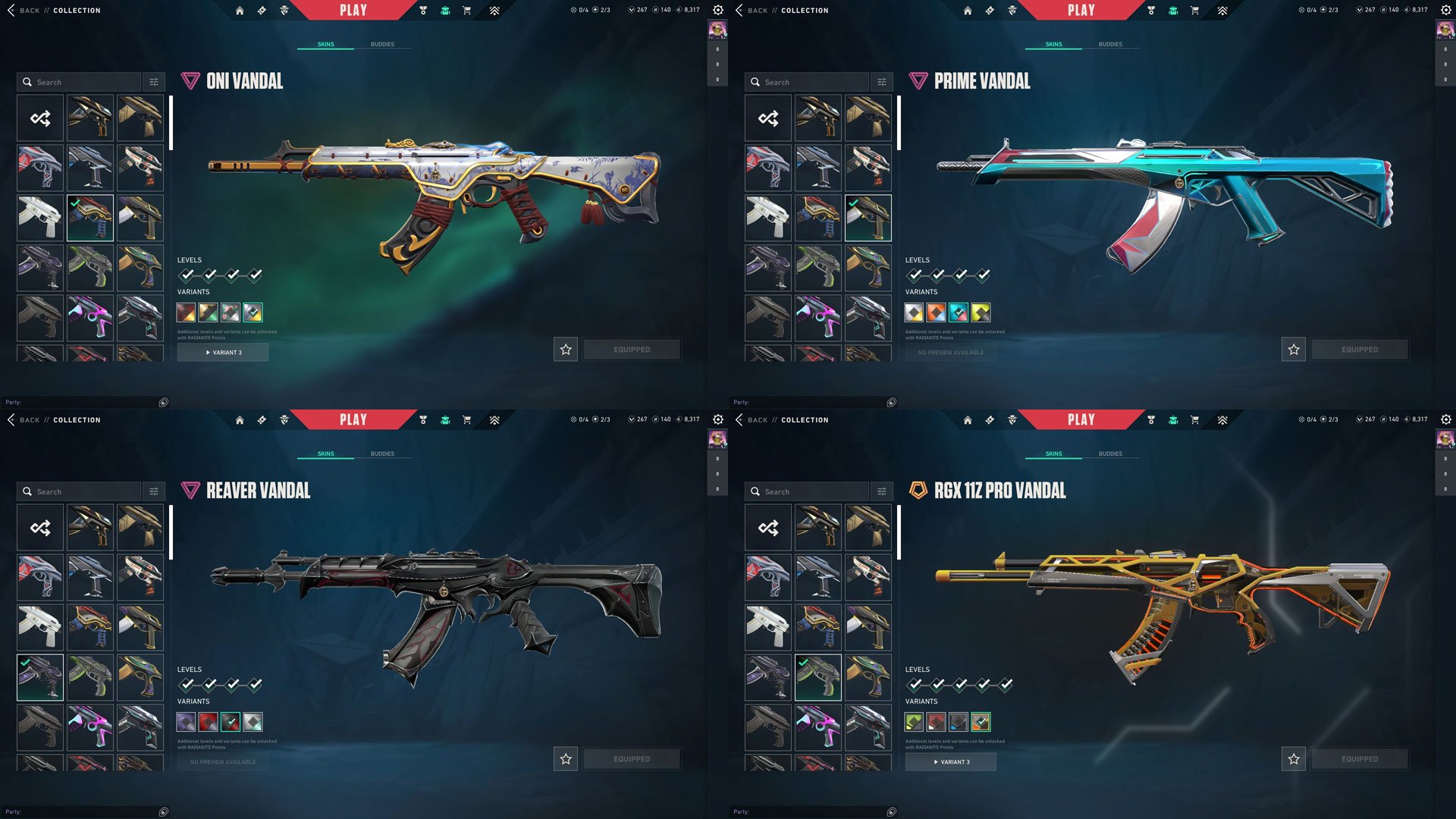The height and width of the screenshot is (819, 1456).
Task: Favorite the Reaver Vandal with star icon
Action: (x=566, y=759)
